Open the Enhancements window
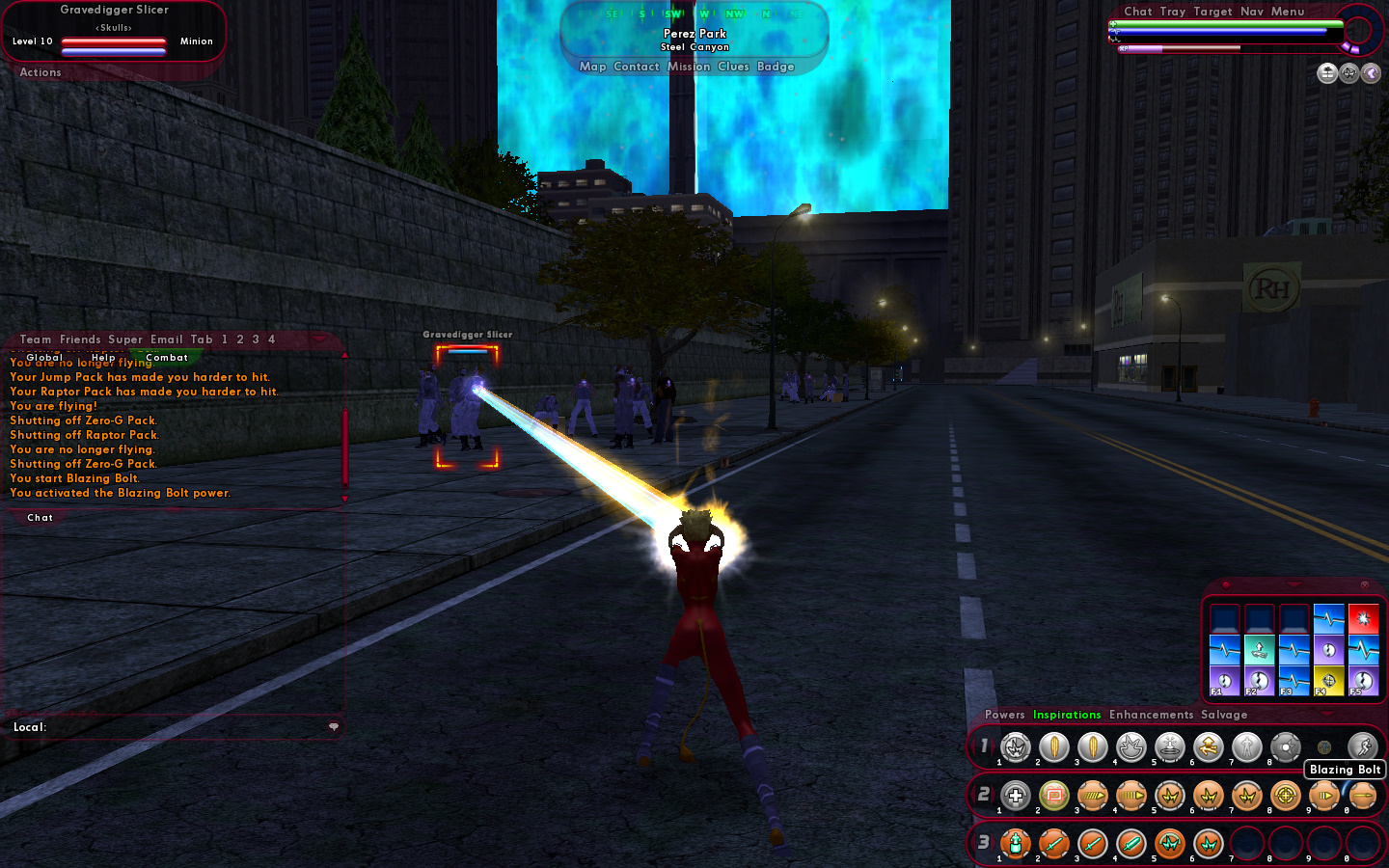The height and width of the screenshot is (868, 1389). [x=1151, y=715]
